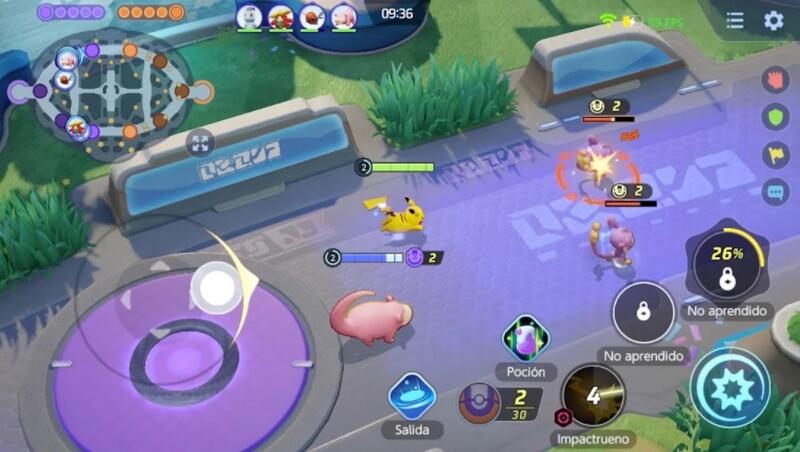Expand the minimap with the arrows button
800x452 pixels.
200,143
